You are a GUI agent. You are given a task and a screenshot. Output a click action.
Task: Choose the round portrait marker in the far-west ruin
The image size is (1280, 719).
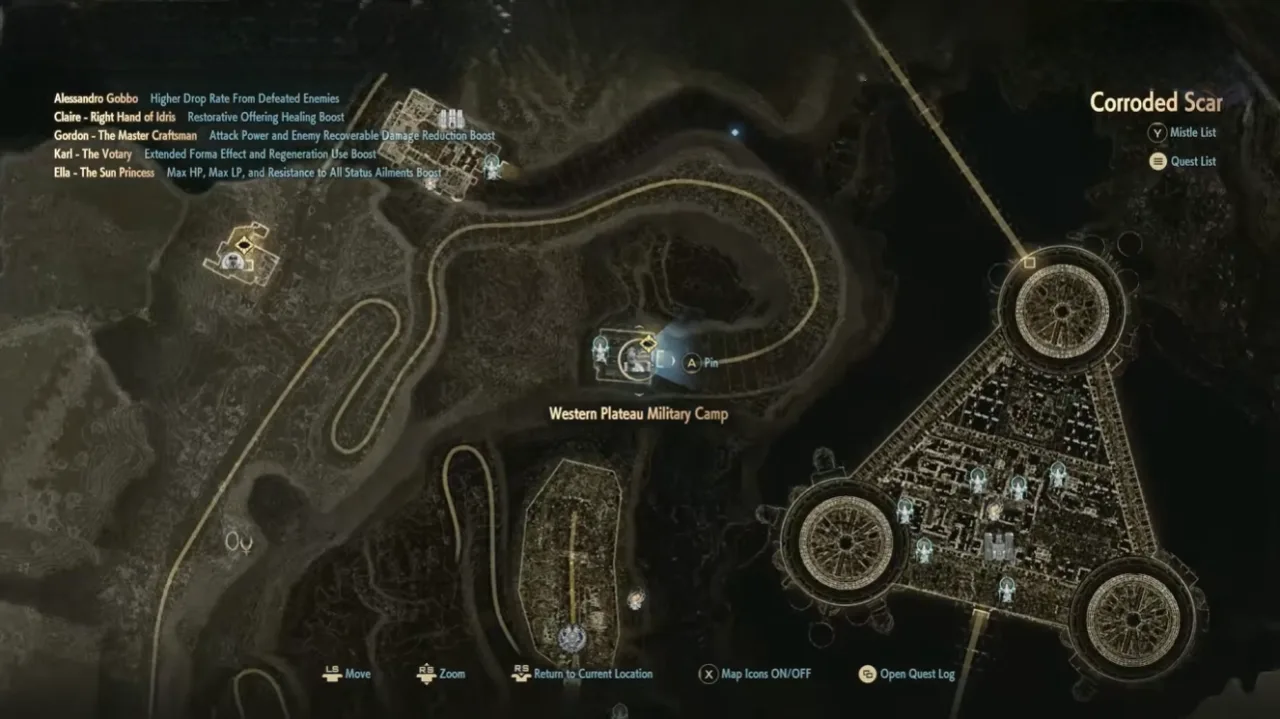(x=234, y=262)
